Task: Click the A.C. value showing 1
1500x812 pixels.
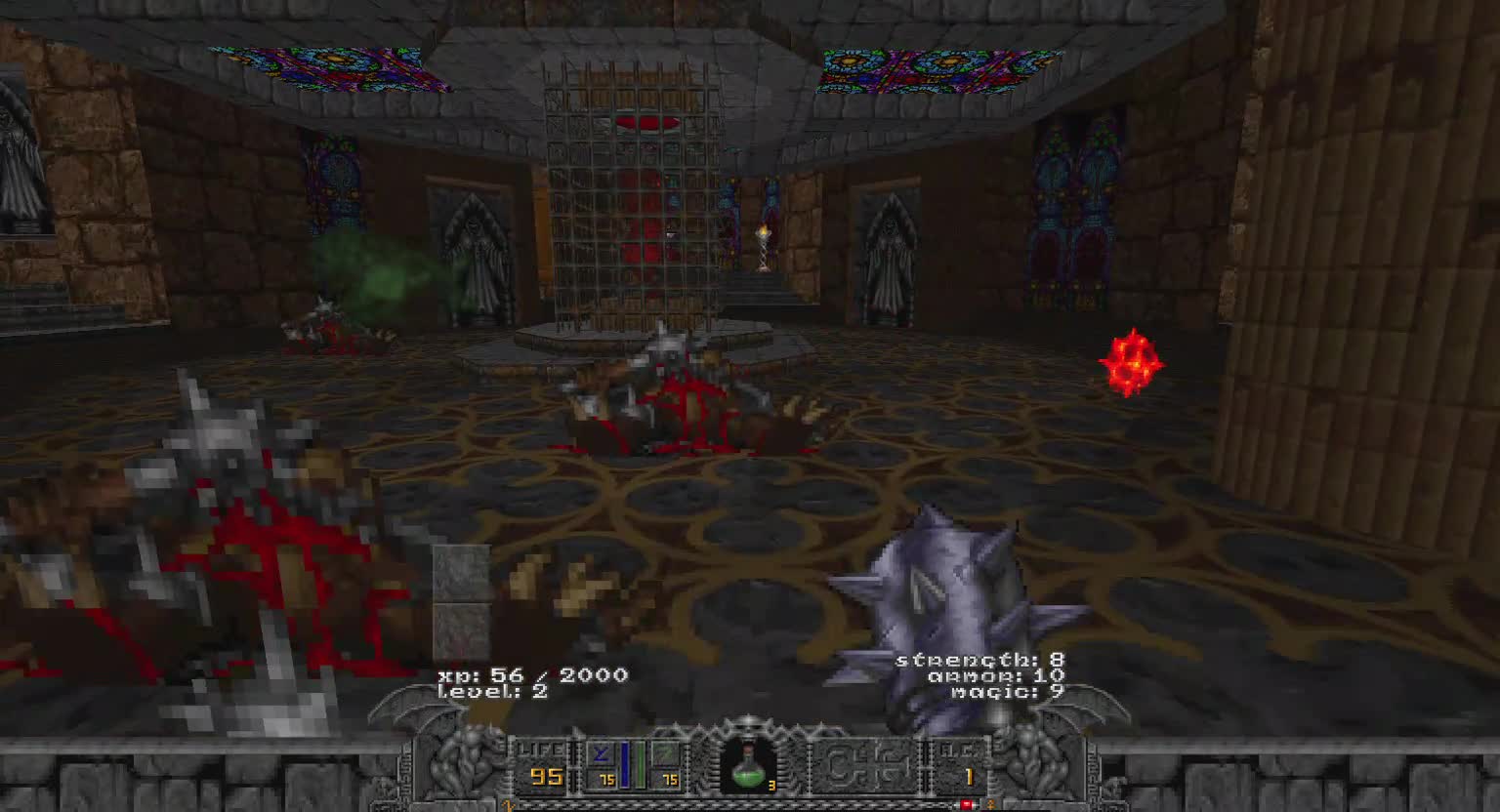Action: [x=969, y=777]
